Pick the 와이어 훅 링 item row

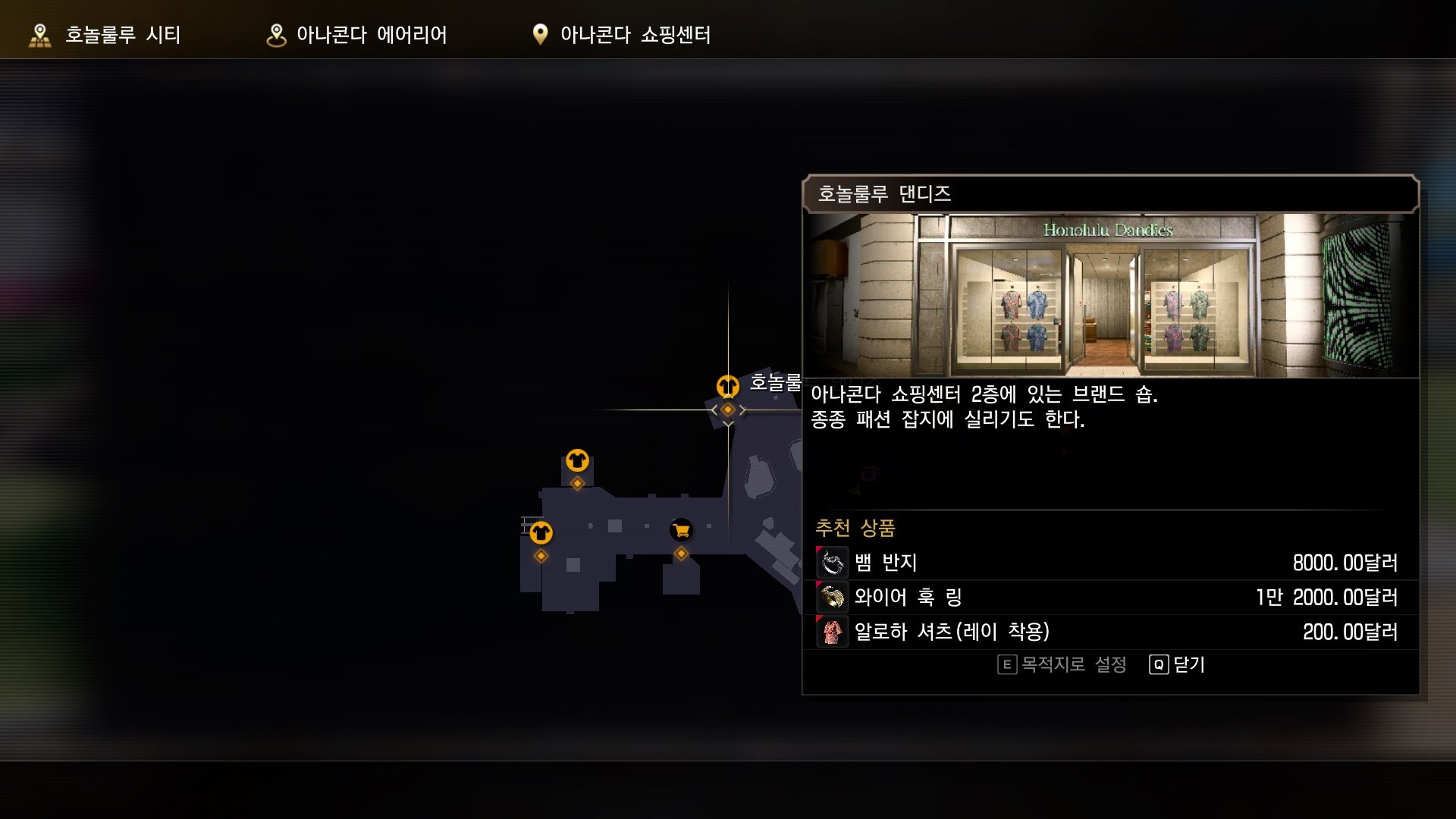1110,598
